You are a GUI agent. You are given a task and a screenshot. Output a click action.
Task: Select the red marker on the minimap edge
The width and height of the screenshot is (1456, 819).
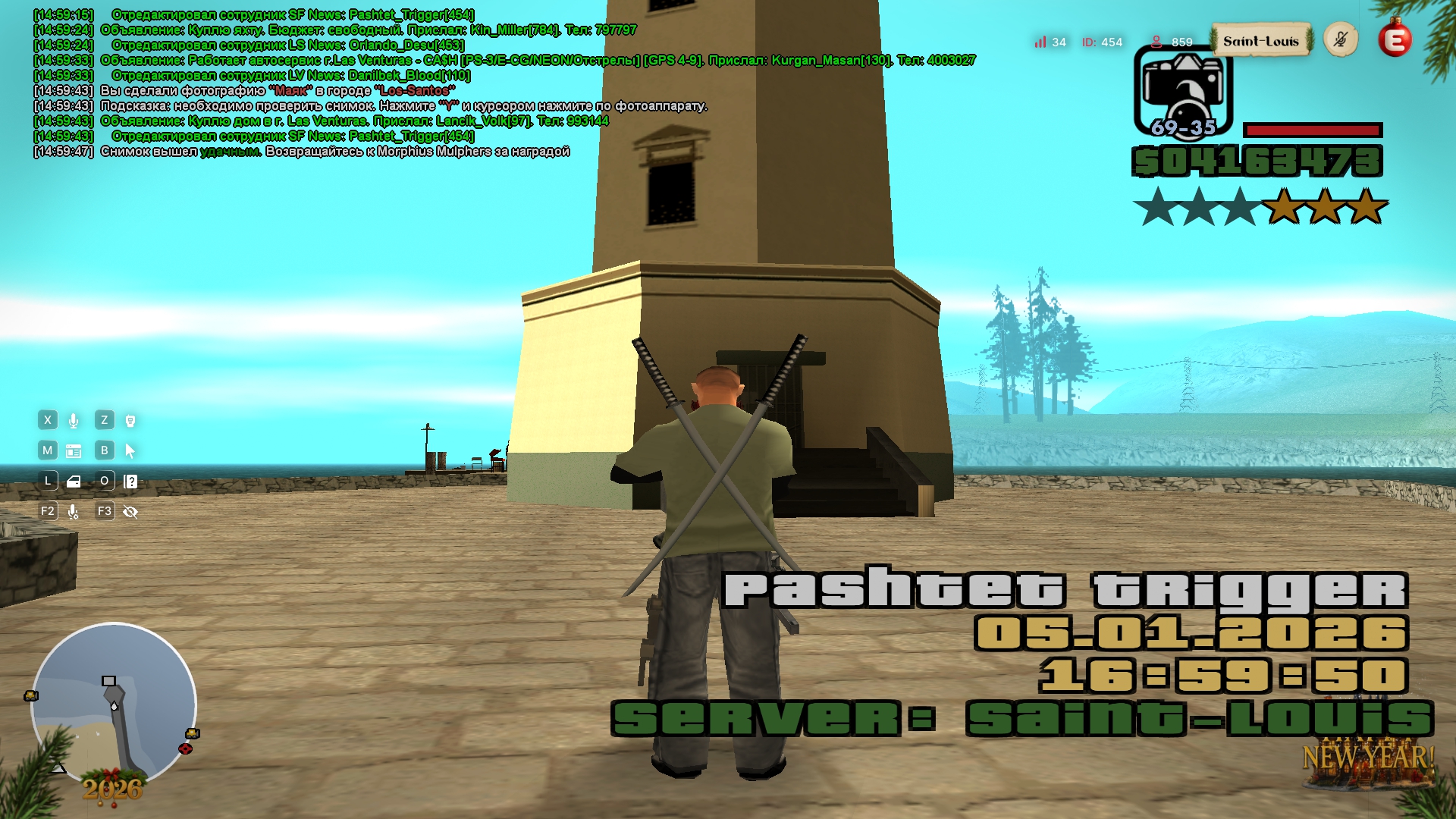point(185,749)
